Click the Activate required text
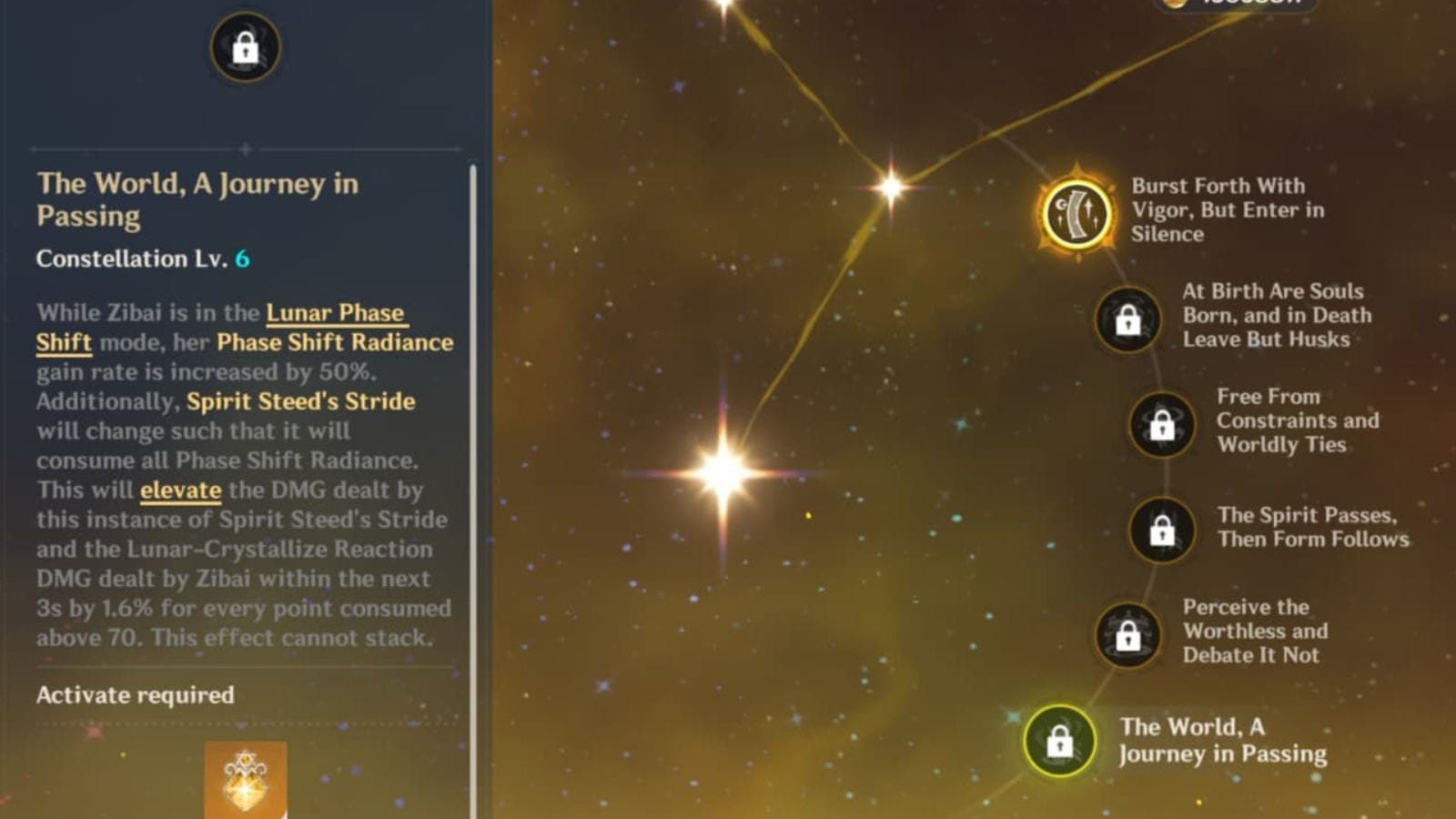The image size is (1456, 819). (x=133, y=696)
